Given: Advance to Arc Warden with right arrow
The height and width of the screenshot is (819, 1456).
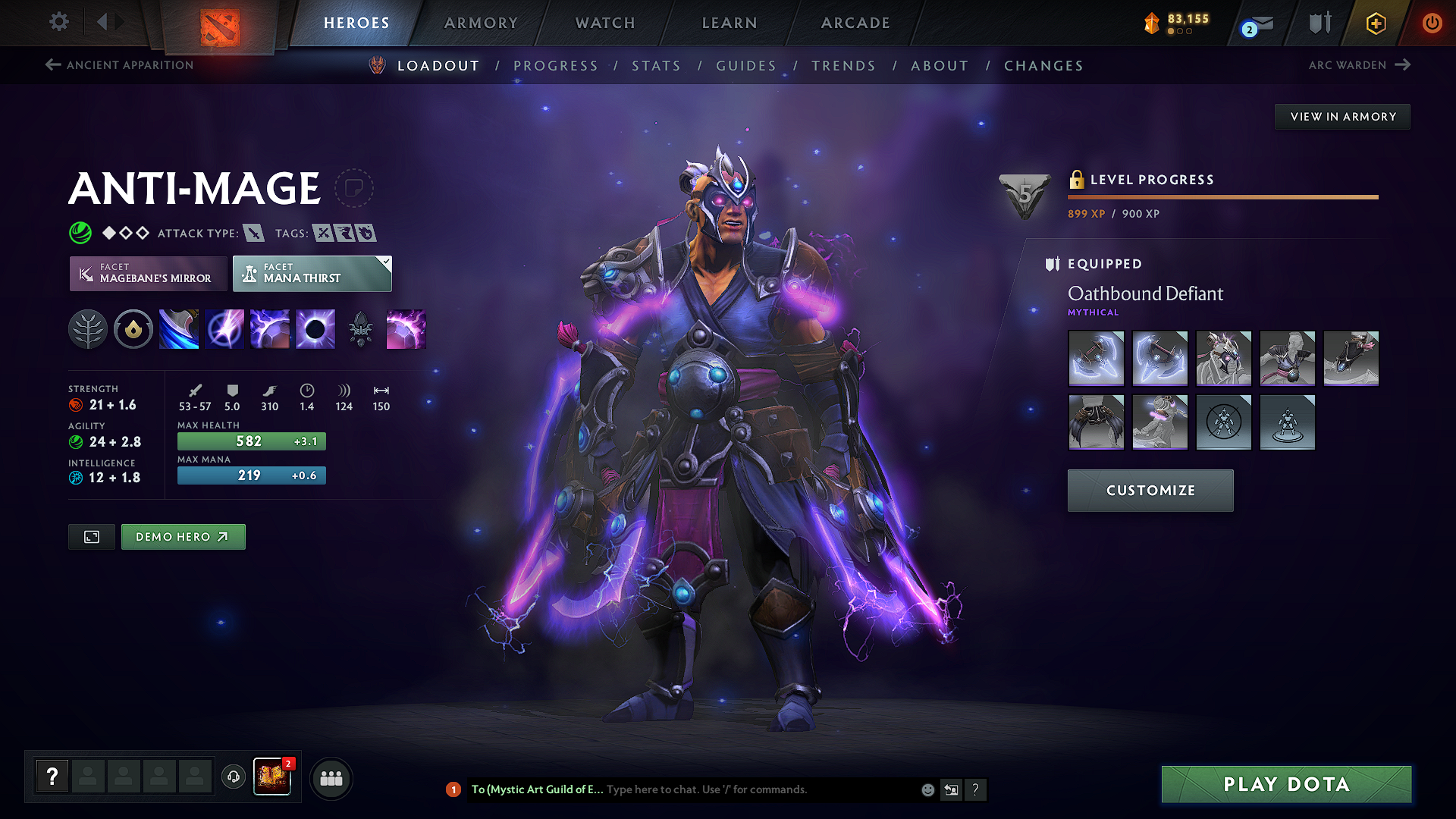Looking at the screenshot, I should (x=1401, y=65).
